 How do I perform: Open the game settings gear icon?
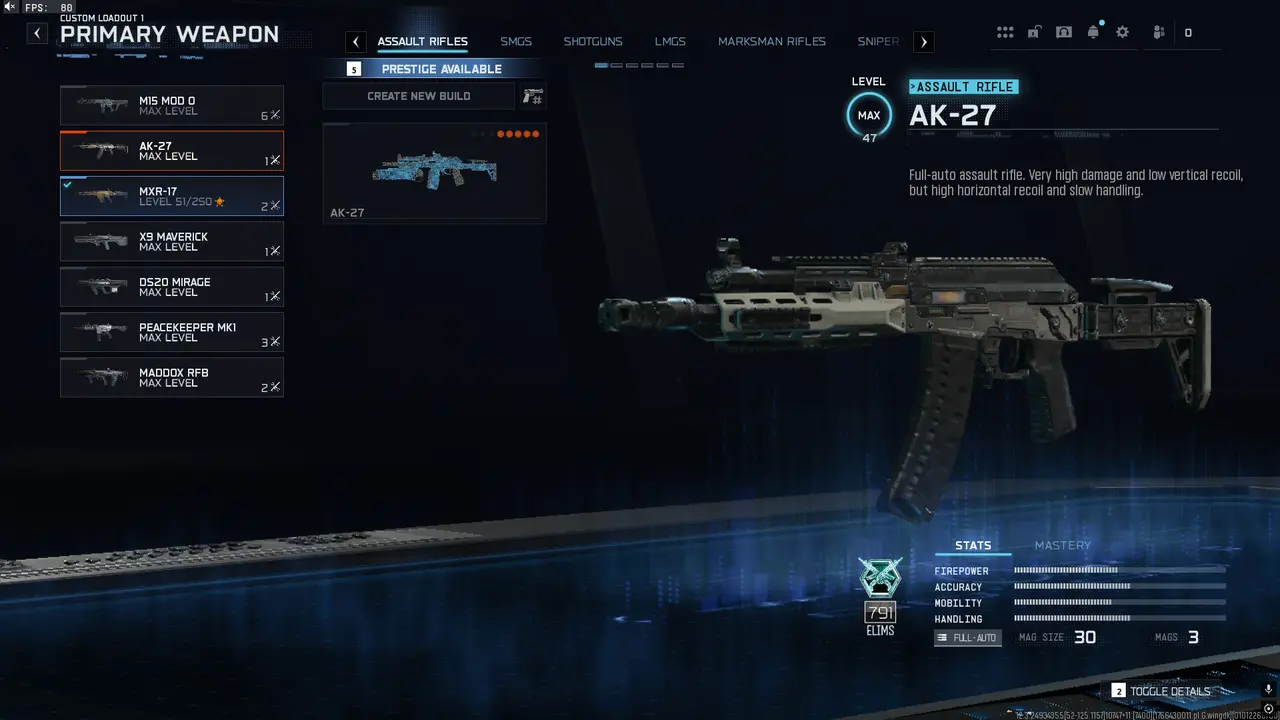[x=1122, y=31]
